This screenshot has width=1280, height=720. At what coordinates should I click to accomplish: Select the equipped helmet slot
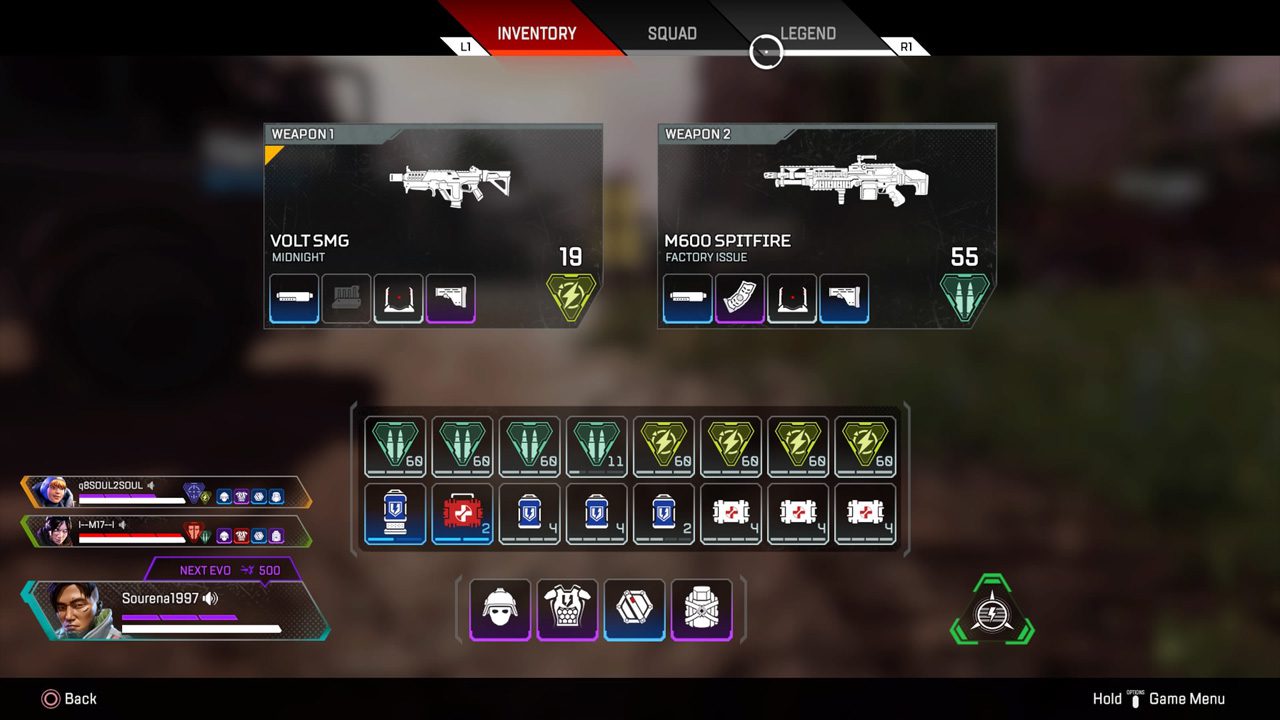click(x=500, y=609)
